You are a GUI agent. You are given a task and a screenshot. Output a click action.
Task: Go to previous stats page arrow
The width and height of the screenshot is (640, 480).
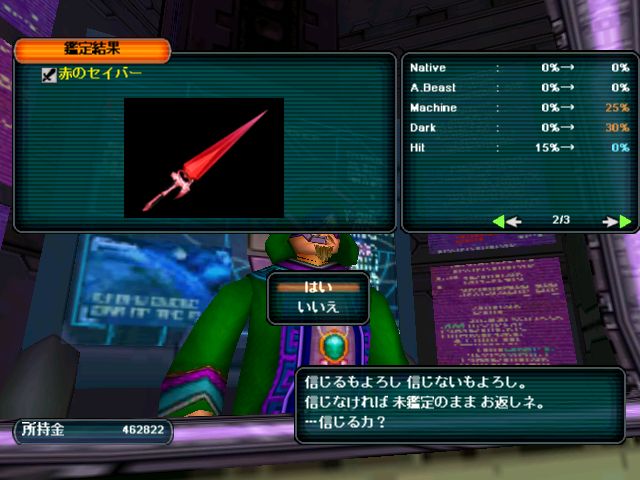[507, 221]
